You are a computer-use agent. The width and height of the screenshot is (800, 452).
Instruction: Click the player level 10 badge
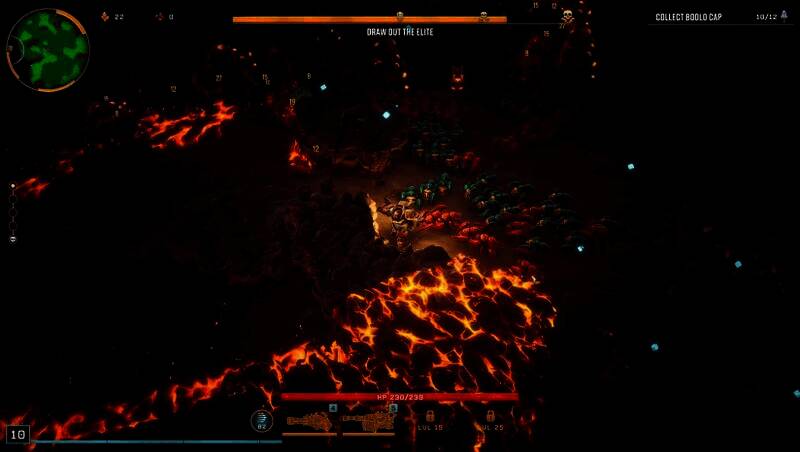click(17, 434)
